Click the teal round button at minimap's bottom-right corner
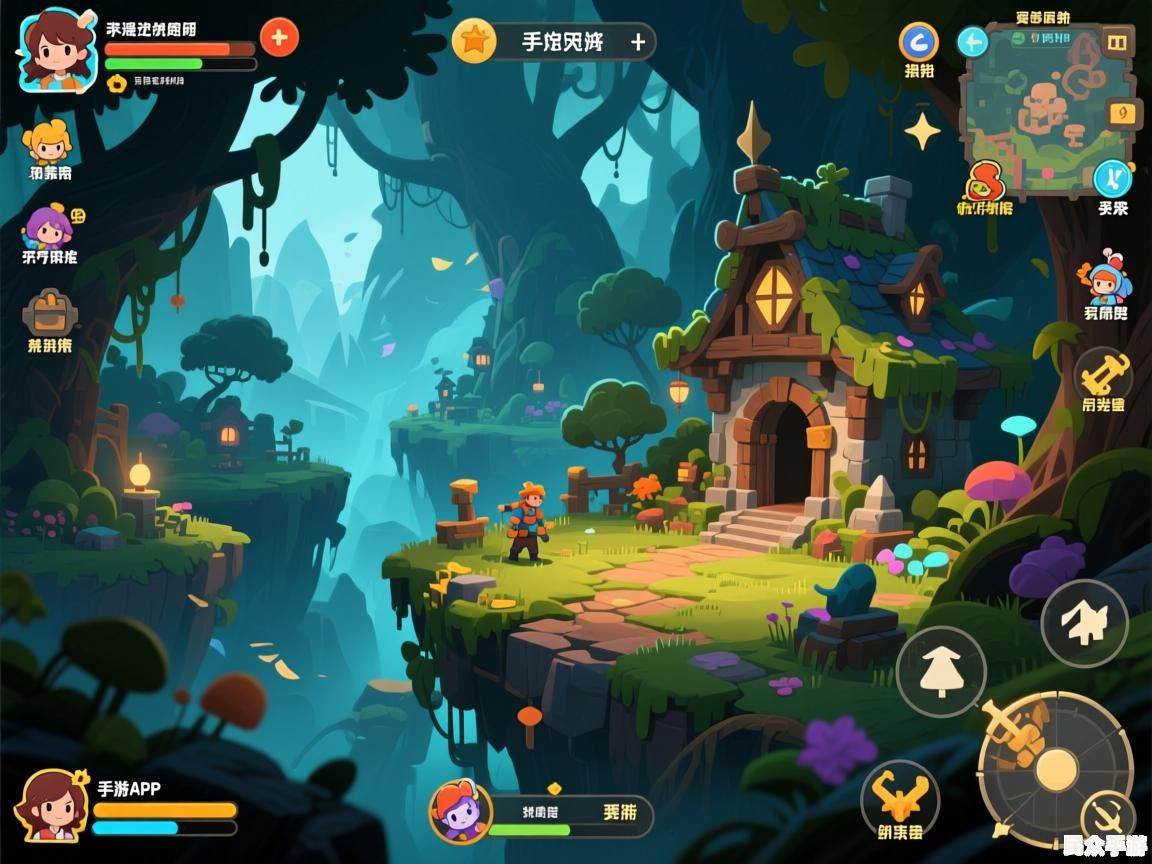Screen dimensions: 1152x864 (1112, 178)
